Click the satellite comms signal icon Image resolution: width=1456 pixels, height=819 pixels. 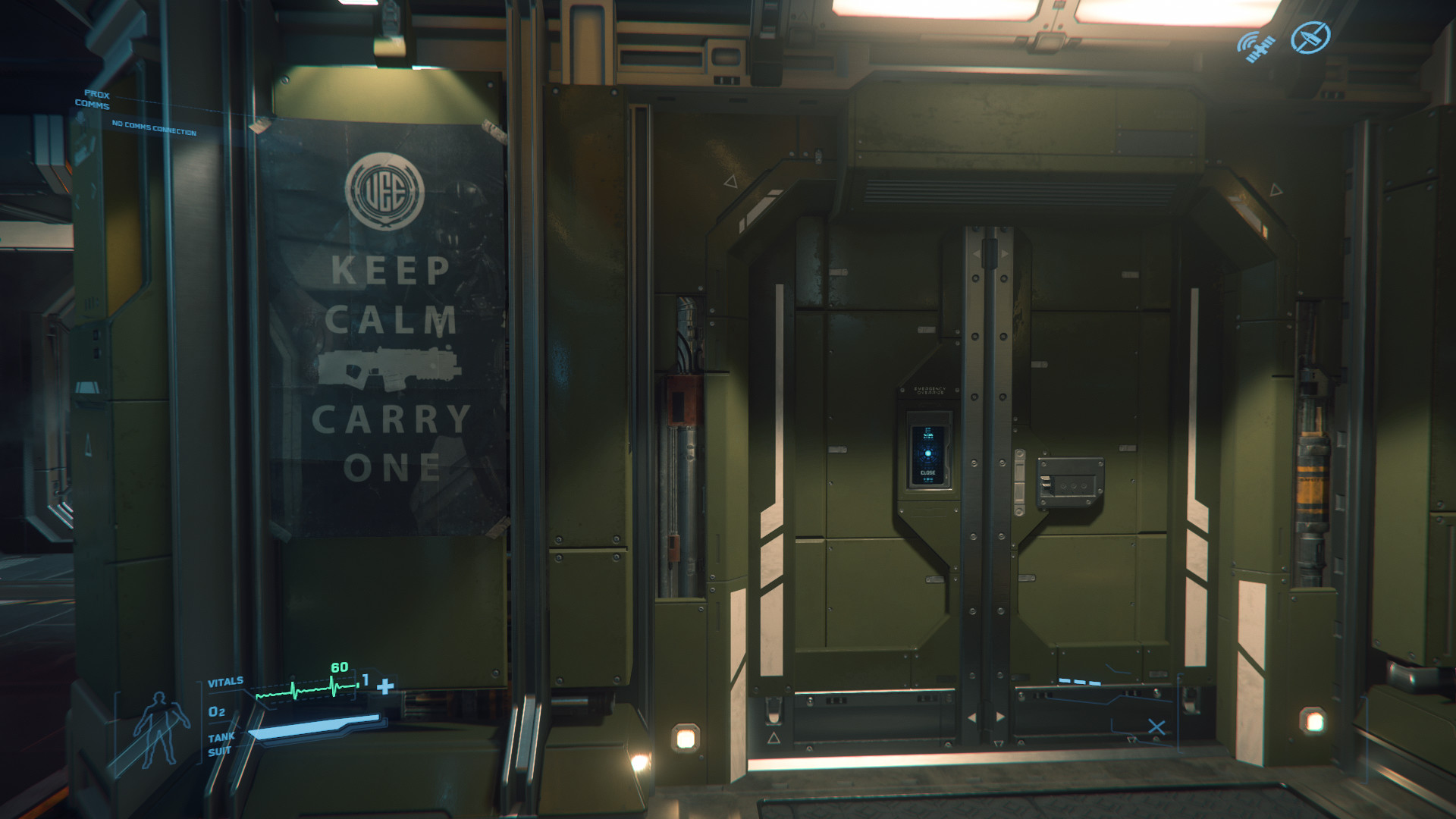click(x=1255, y=45)
